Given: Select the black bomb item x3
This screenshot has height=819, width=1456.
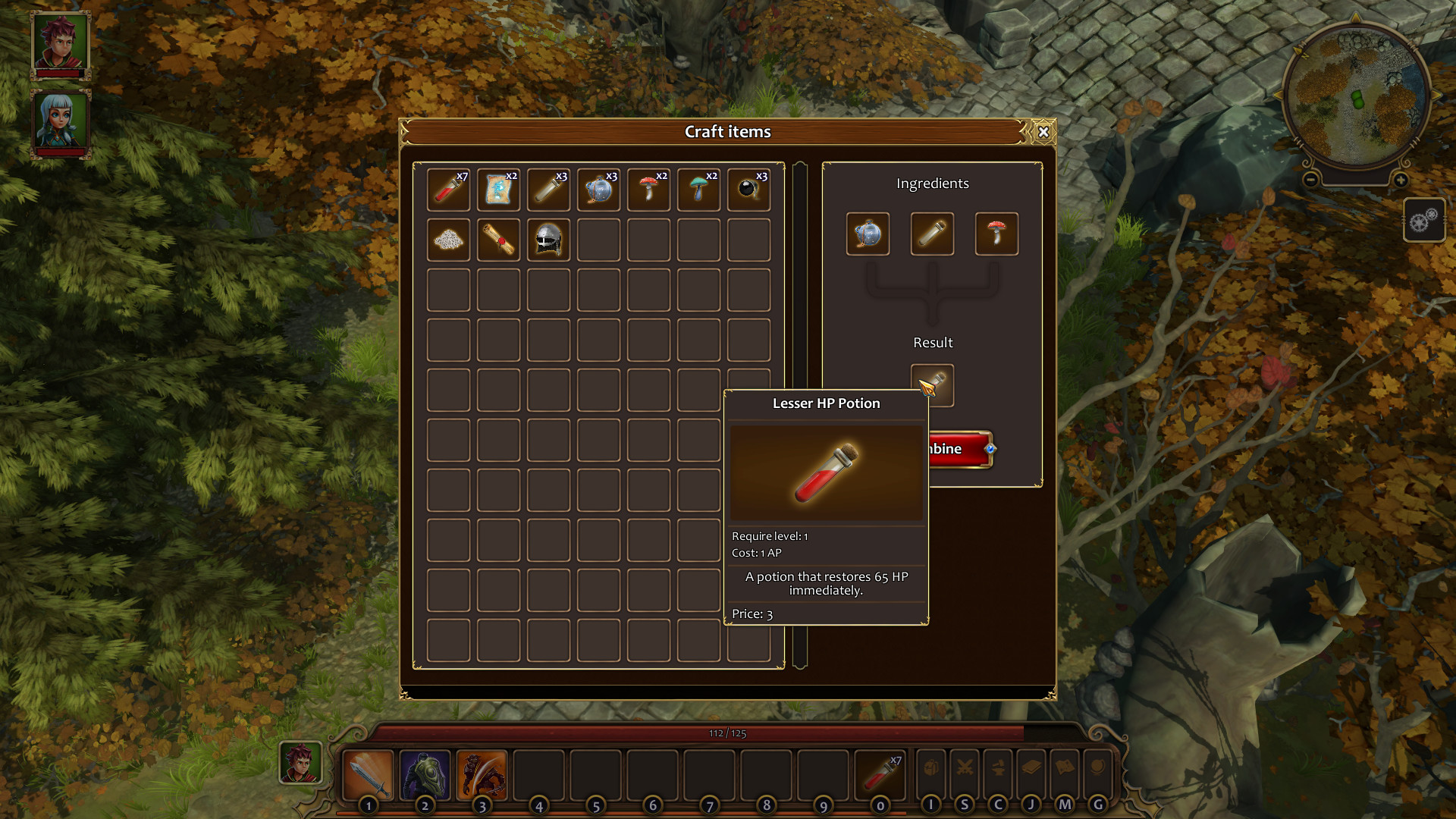Looking at the screenshot, I should coord(748,190).
